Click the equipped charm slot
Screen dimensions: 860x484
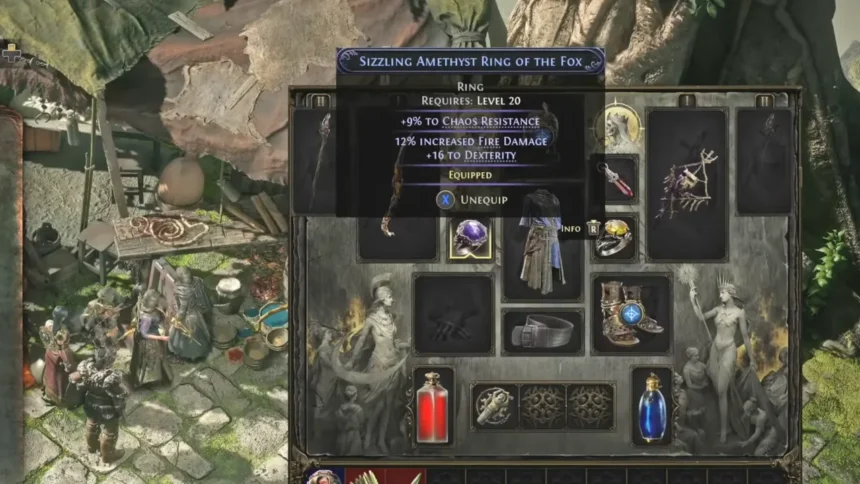coord(494,406)
